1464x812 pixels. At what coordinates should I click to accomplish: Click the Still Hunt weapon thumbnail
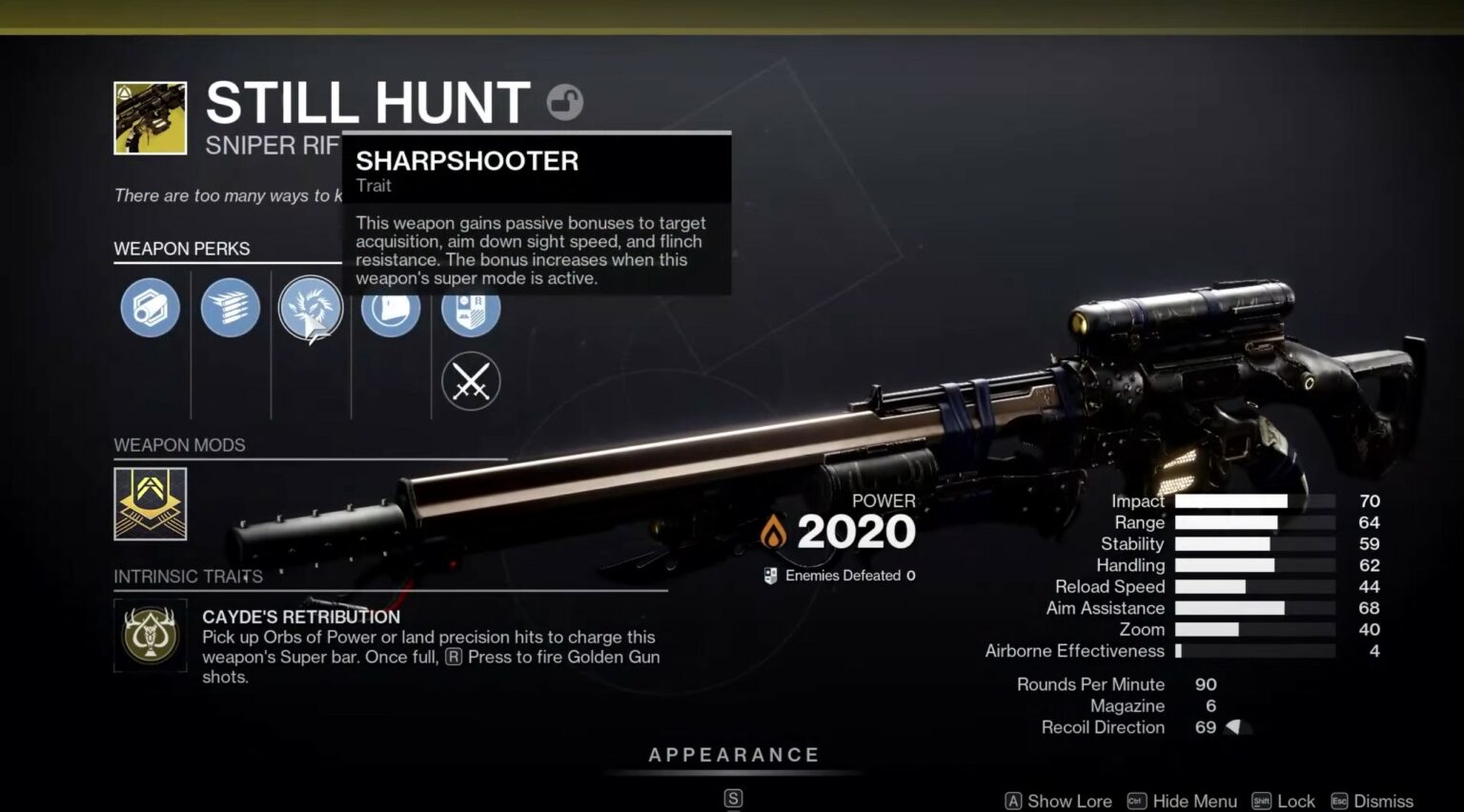coord(150,116)
